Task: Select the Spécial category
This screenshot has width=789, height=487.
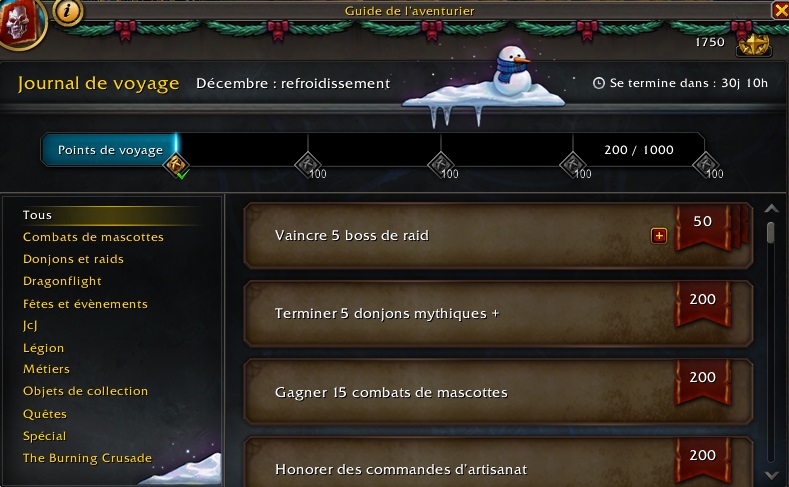Action: pos(45,436)
